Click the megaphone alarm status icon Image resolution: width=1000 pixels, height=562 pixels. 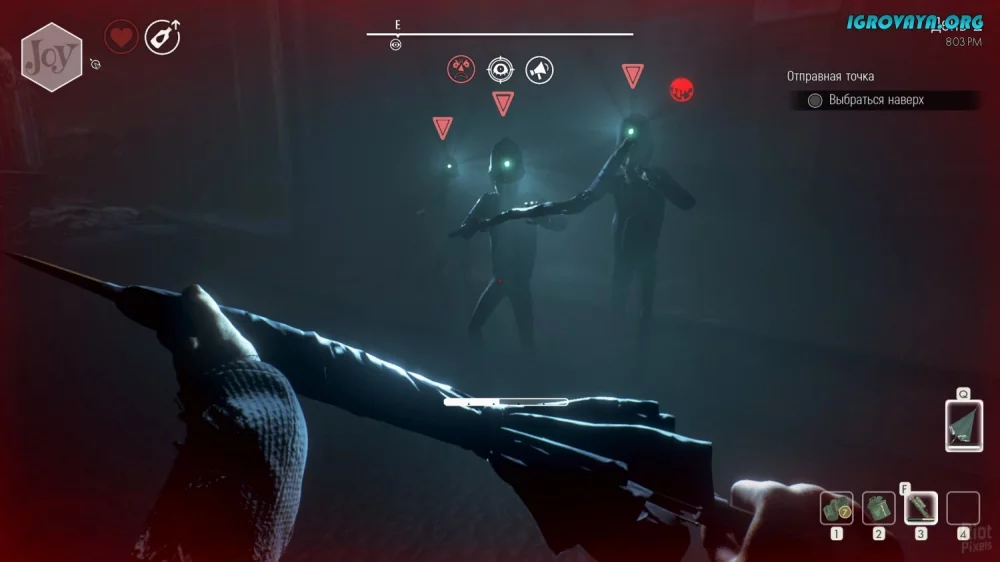tap(539, 70)
